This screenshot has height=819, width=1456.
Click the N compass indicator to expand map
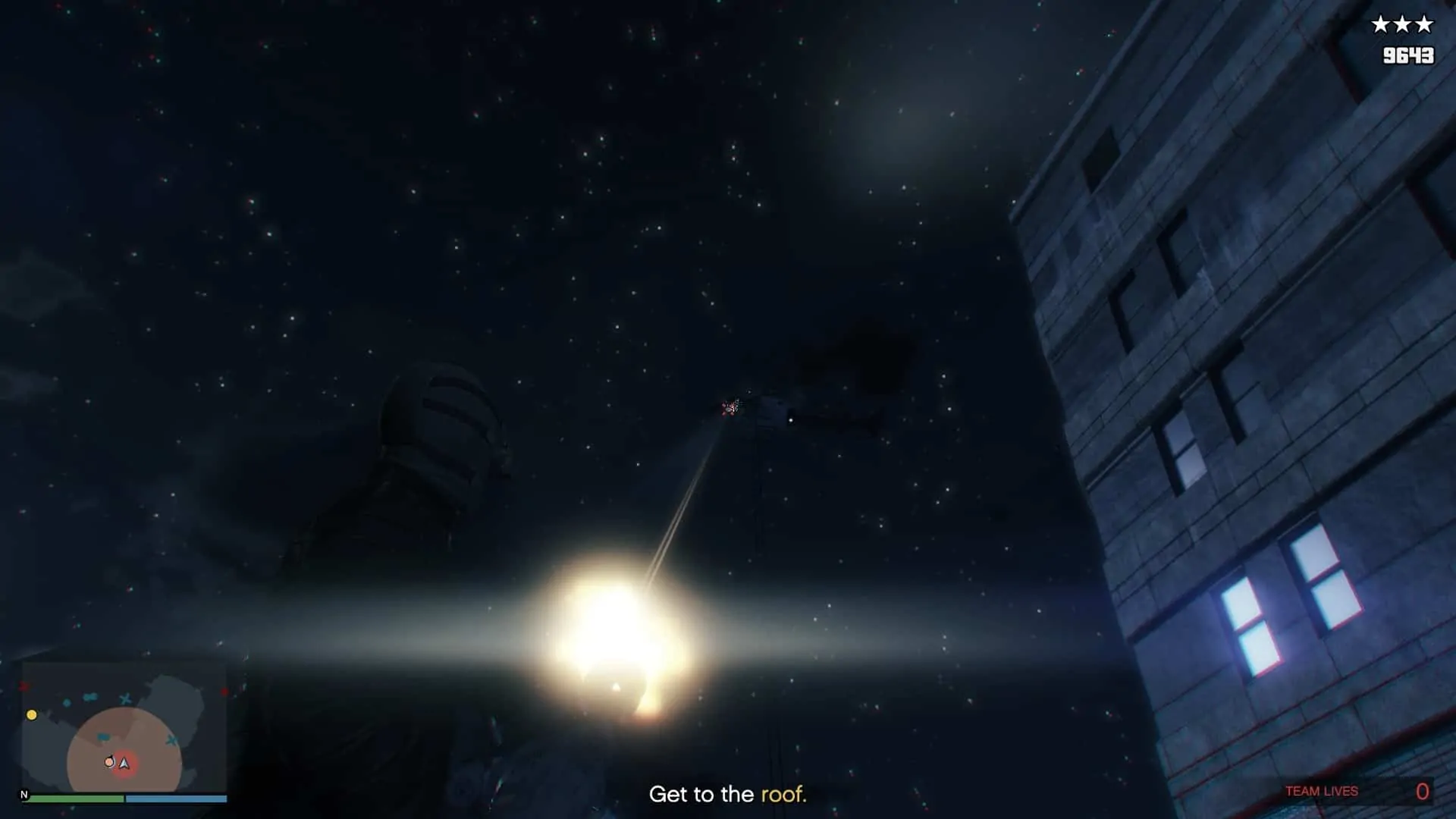(x=24, y=795)
